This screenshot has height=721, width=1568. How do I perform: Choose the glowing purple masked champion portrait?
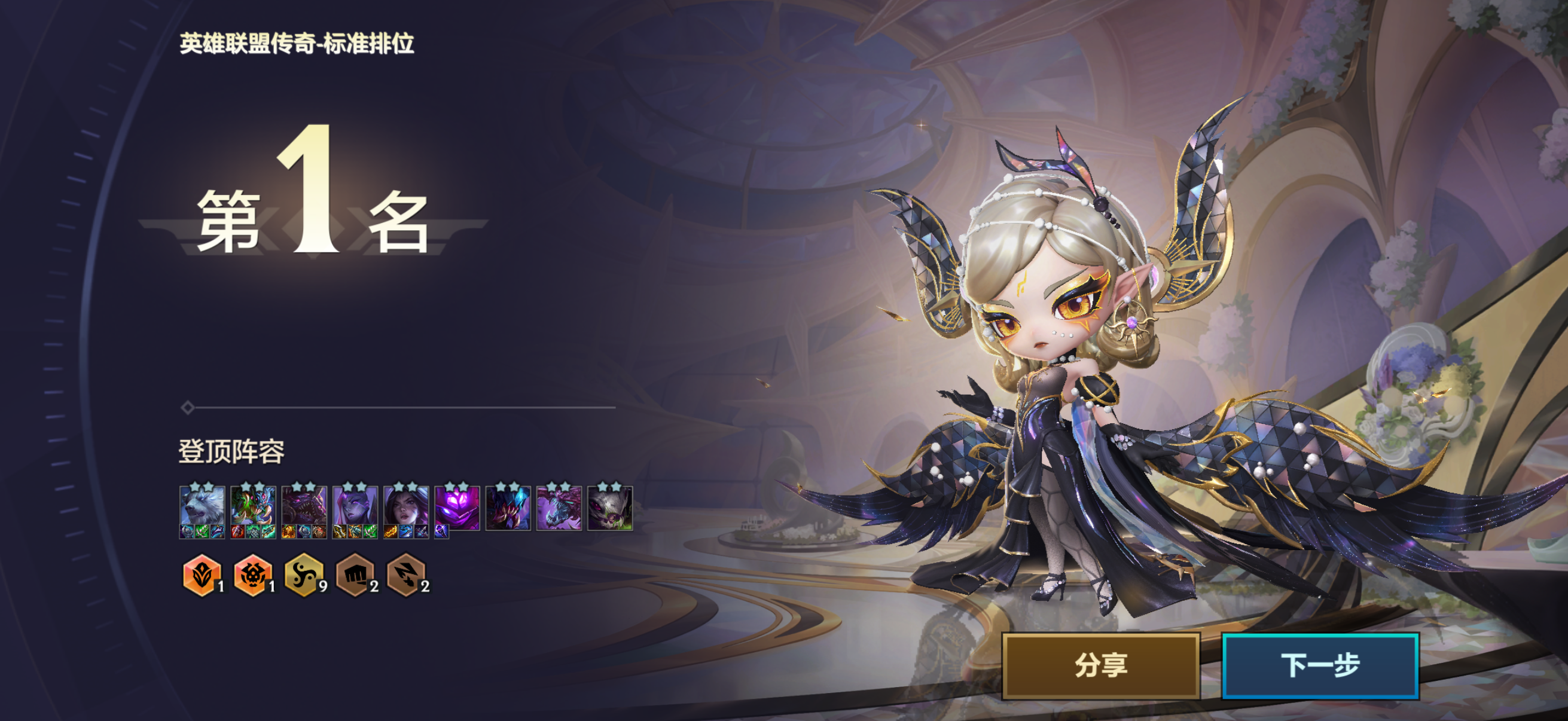pyautogui.click(x=457, y=506)
